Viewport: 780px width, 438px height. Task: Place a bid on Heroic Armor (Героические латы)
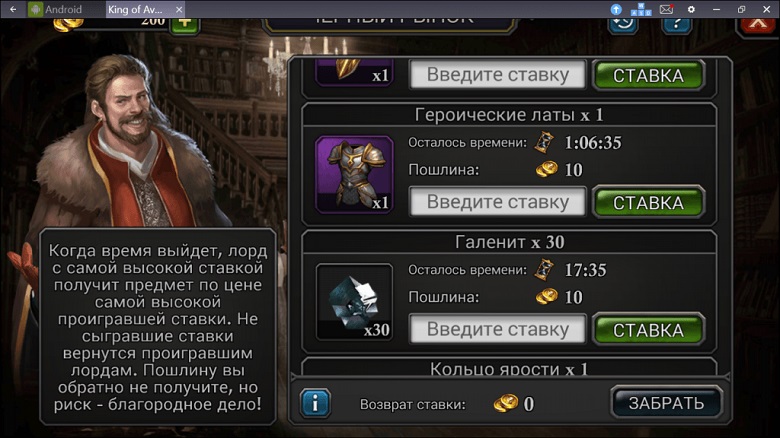point(648,202)
